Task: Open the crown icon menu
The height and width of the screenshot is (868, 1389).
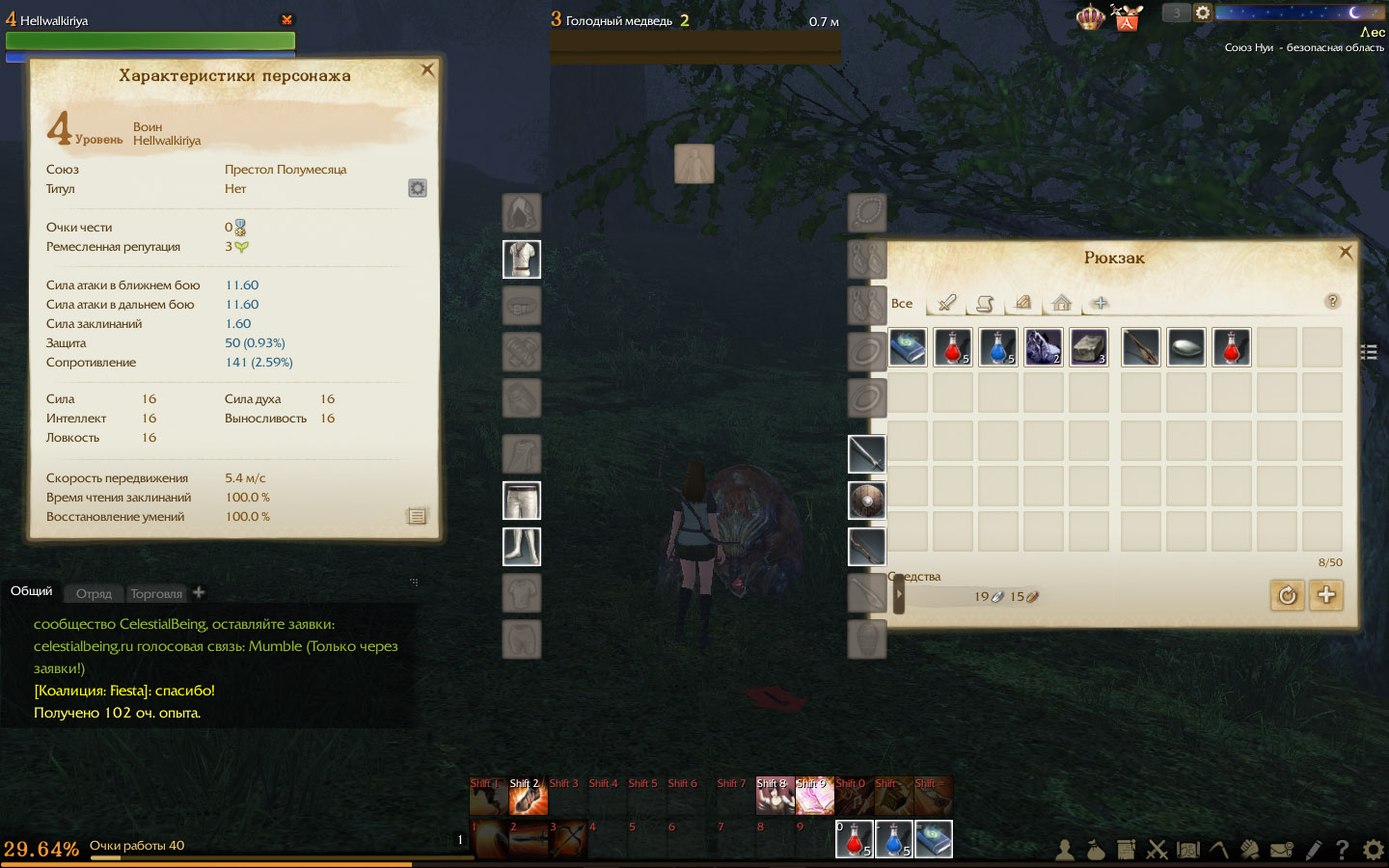Action: coord(1090,17)
